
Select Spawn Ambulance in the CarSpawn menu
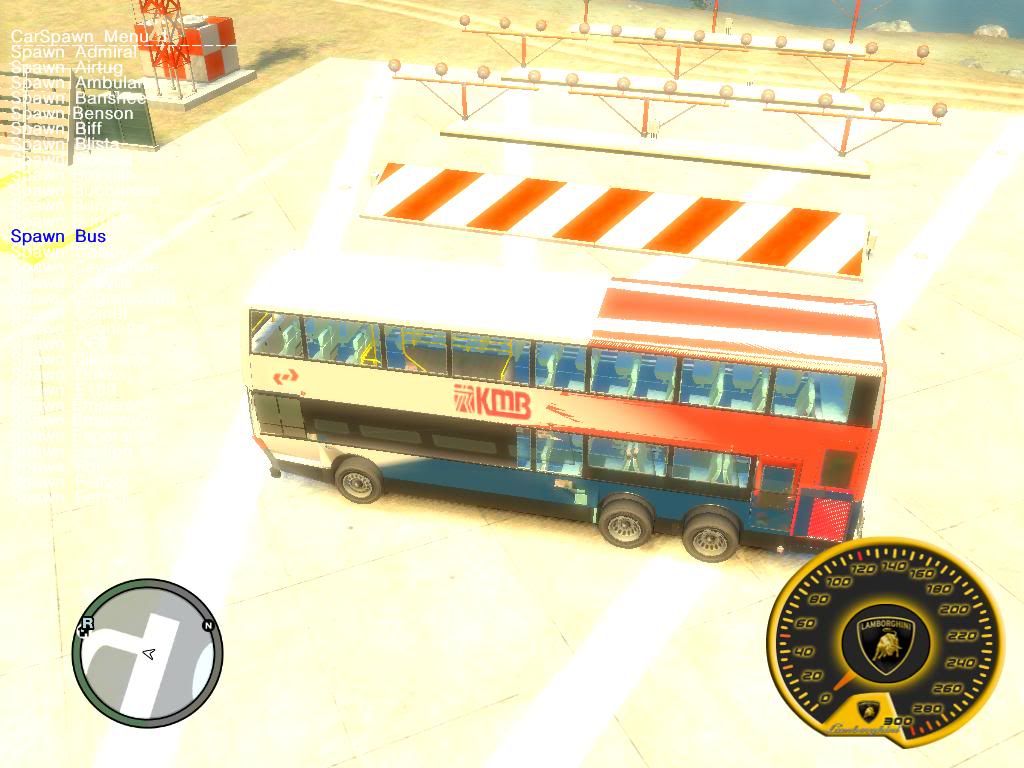coord(77,83)
